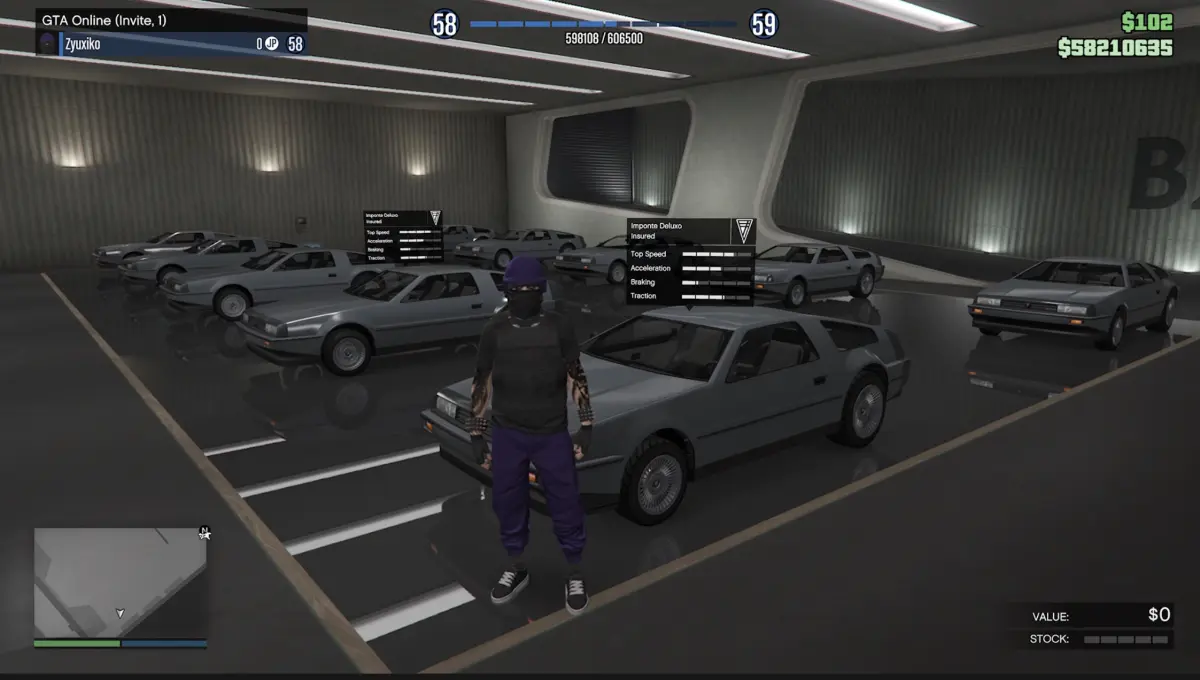Viewport: 1200px width, 680px height.
Task: Select the foreground Imponte Deluxo stats card
Action: click(691, 261)
